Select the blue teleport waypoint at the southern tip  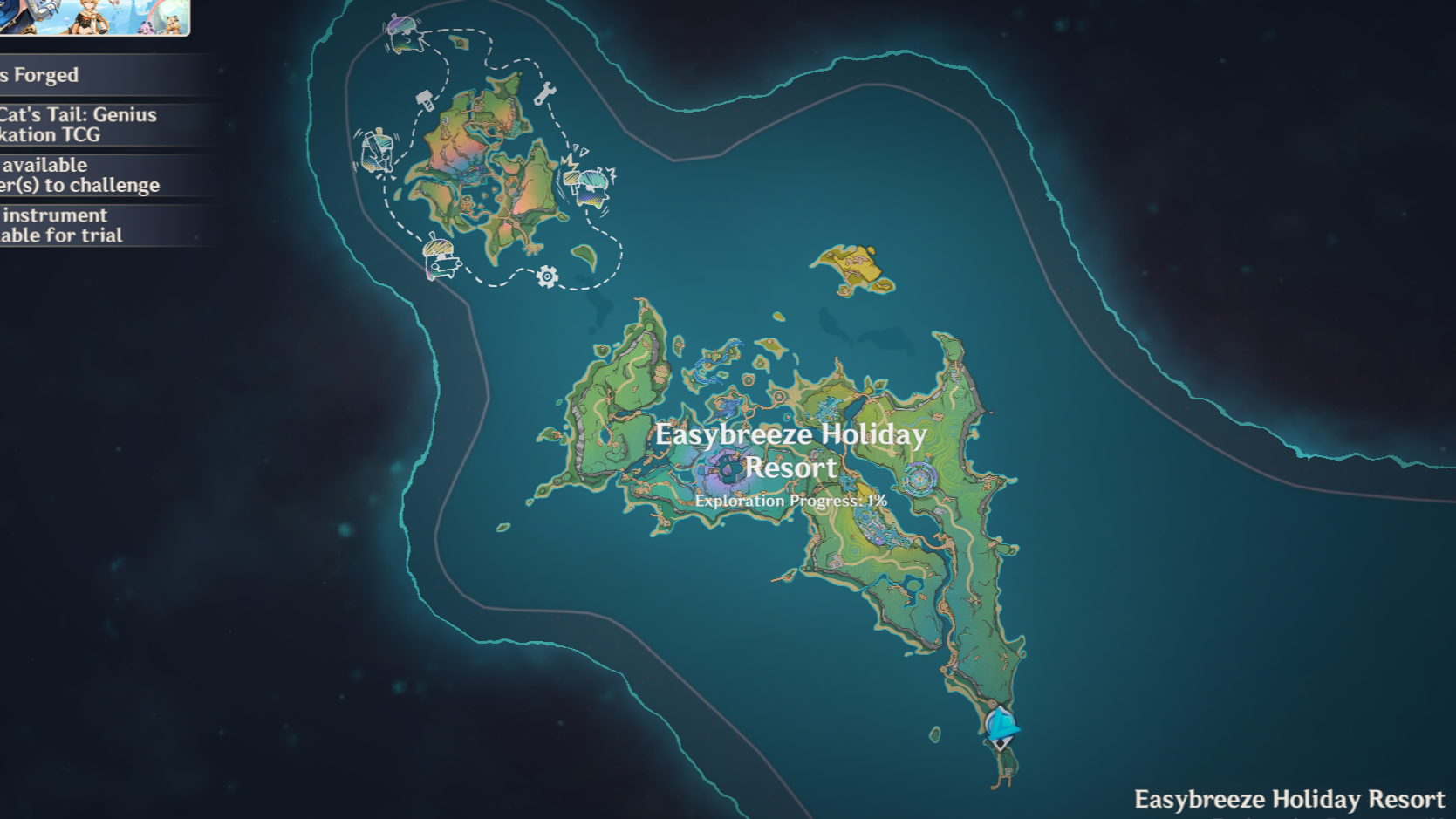tap(1000, 727)
